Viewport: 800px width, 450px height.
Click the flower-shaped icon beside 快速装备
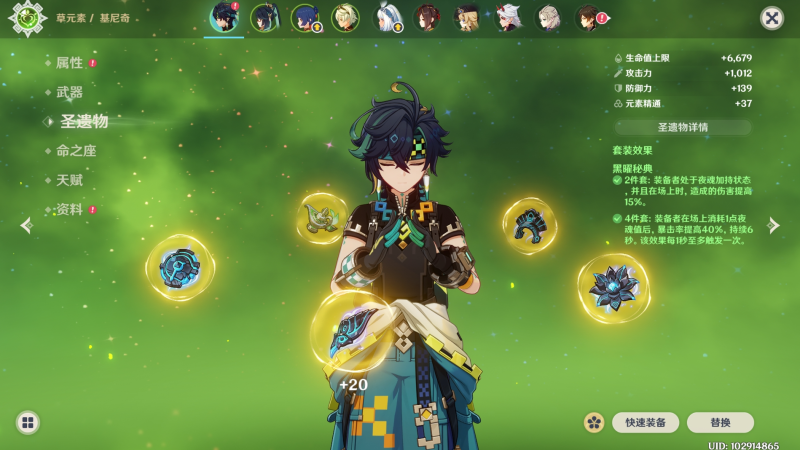594,423
